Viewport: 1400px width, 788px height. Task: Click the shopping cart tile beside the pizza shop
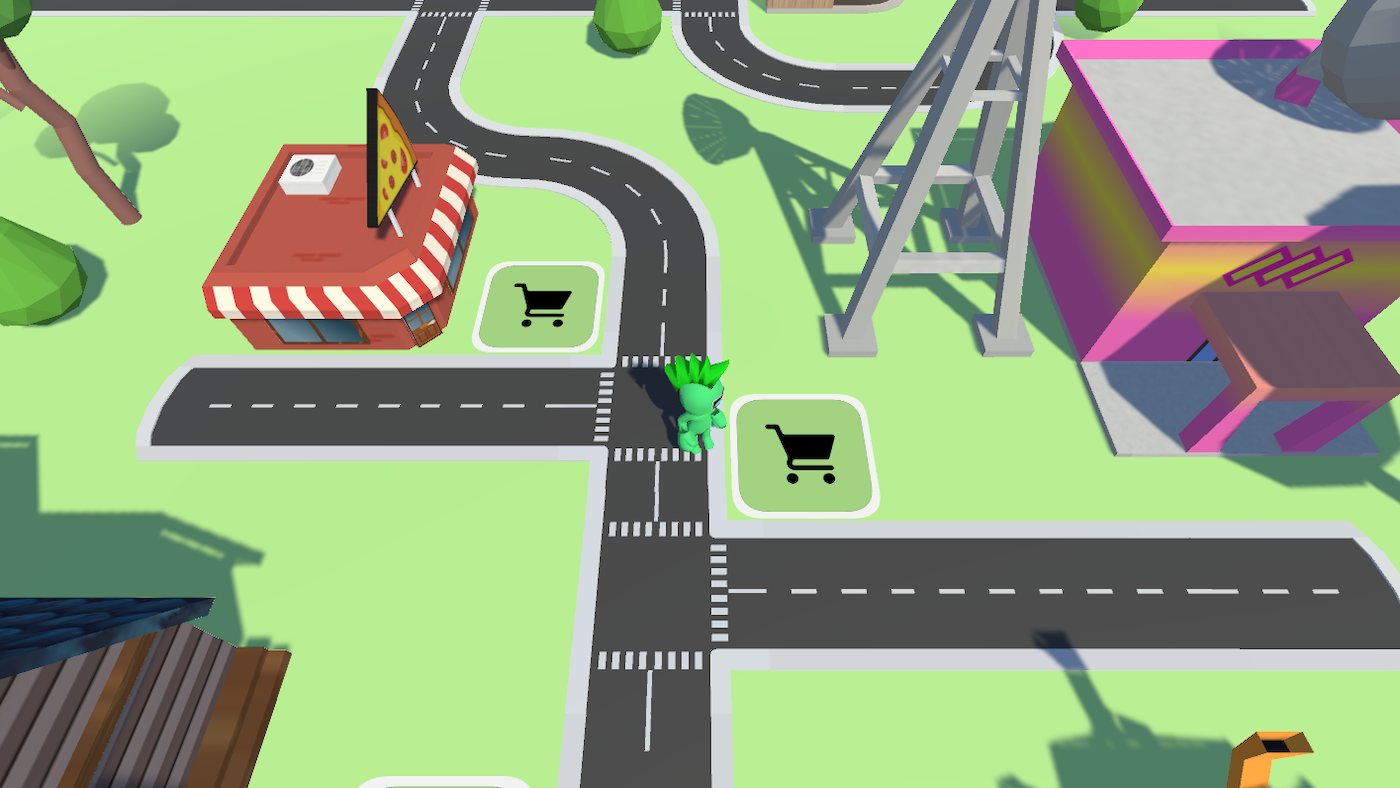[x=540, y=305]
